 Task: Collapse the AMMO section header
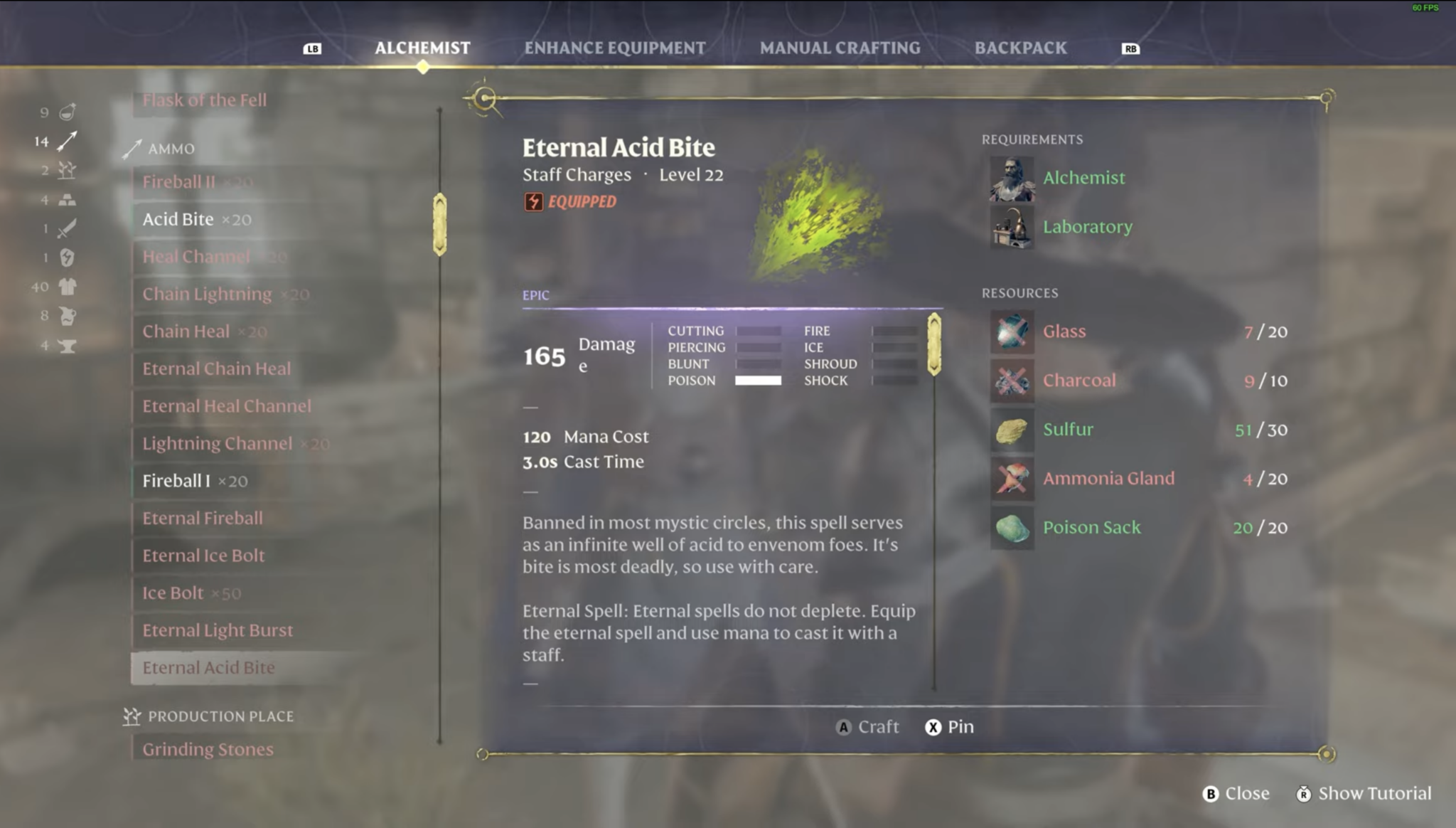point(170,149)
